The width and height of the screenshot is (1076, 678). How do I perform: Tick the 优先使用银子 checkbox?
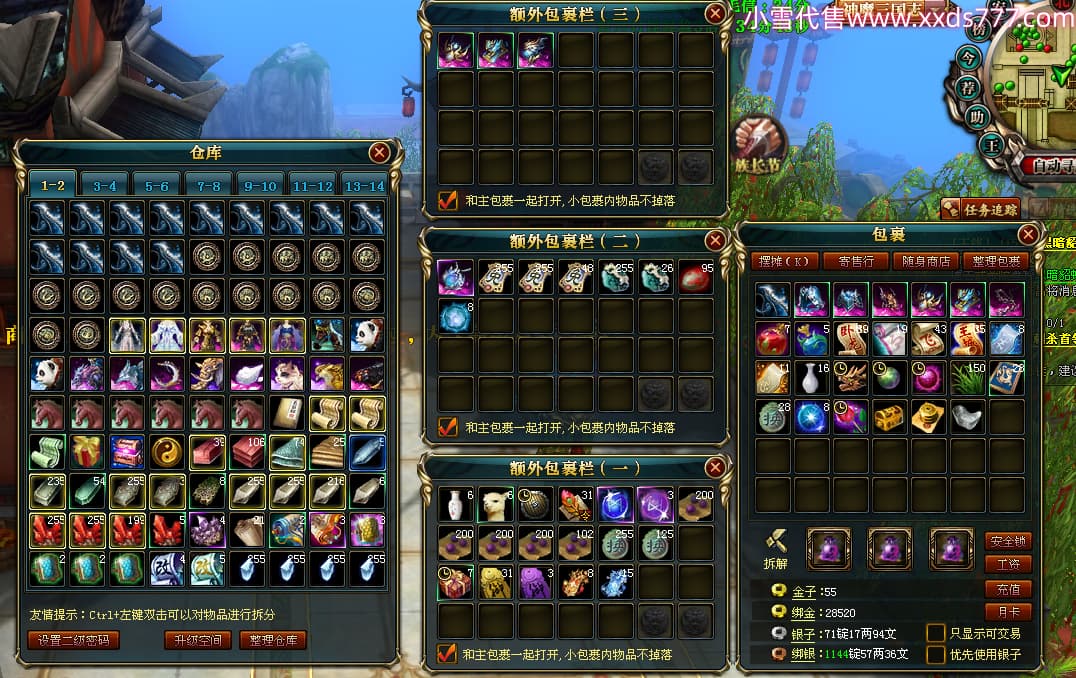coord(936,654)
